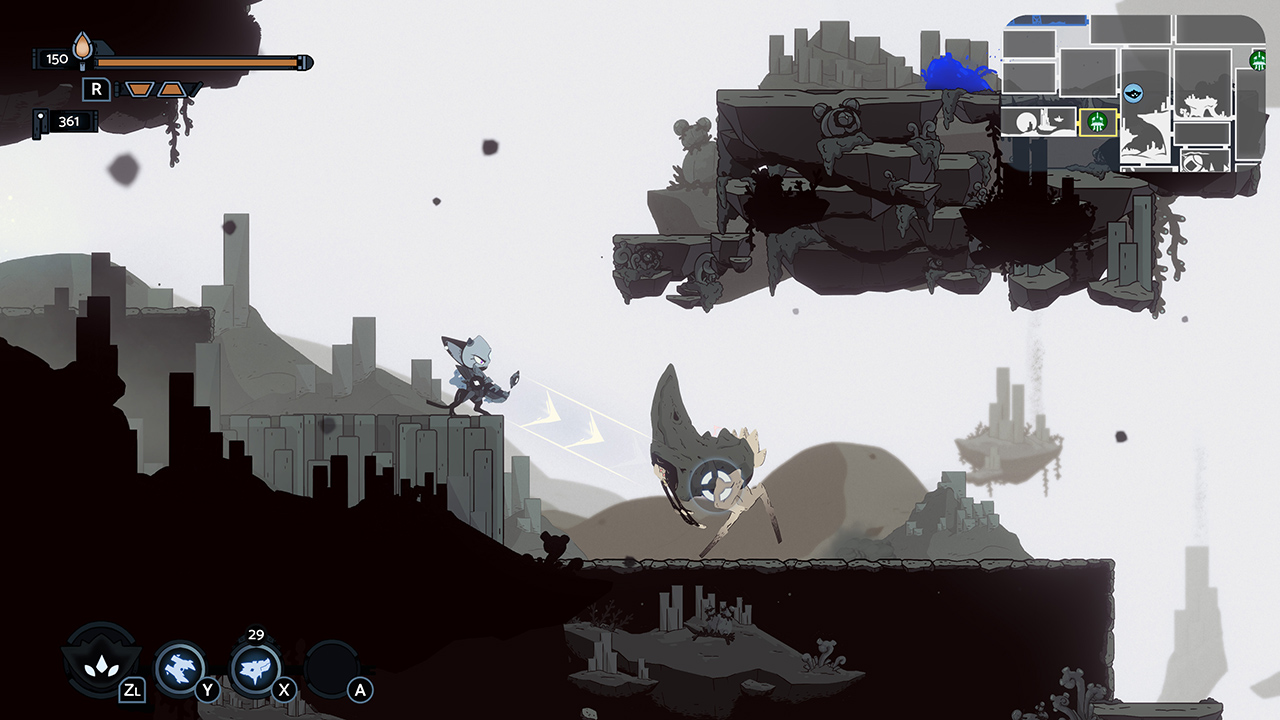Click the first orange ammo segment near R
The width and height of the screenshot is (1280, 720).
[139, 90]
